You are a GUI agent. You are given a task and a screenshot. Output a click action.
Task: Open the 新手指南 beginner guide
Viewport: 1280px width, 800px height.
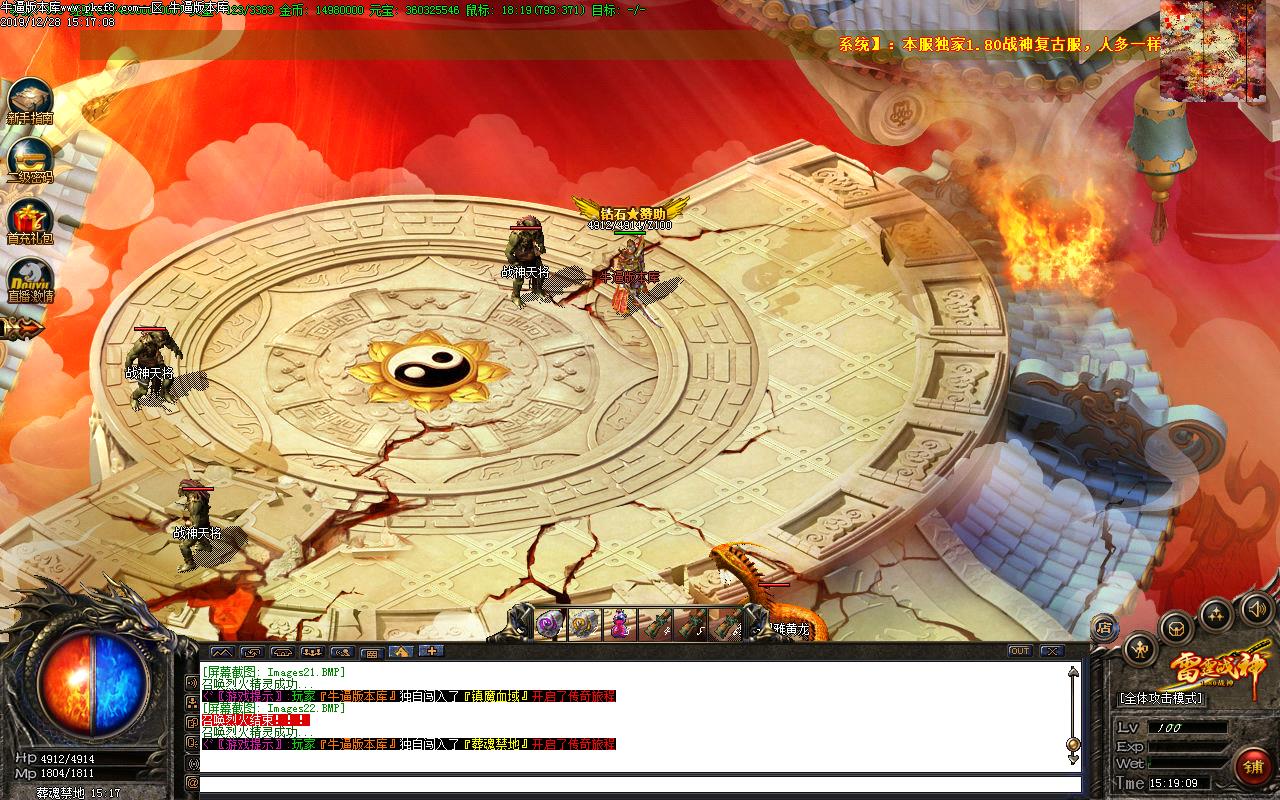pyautogui.click(x=30, y=100)
